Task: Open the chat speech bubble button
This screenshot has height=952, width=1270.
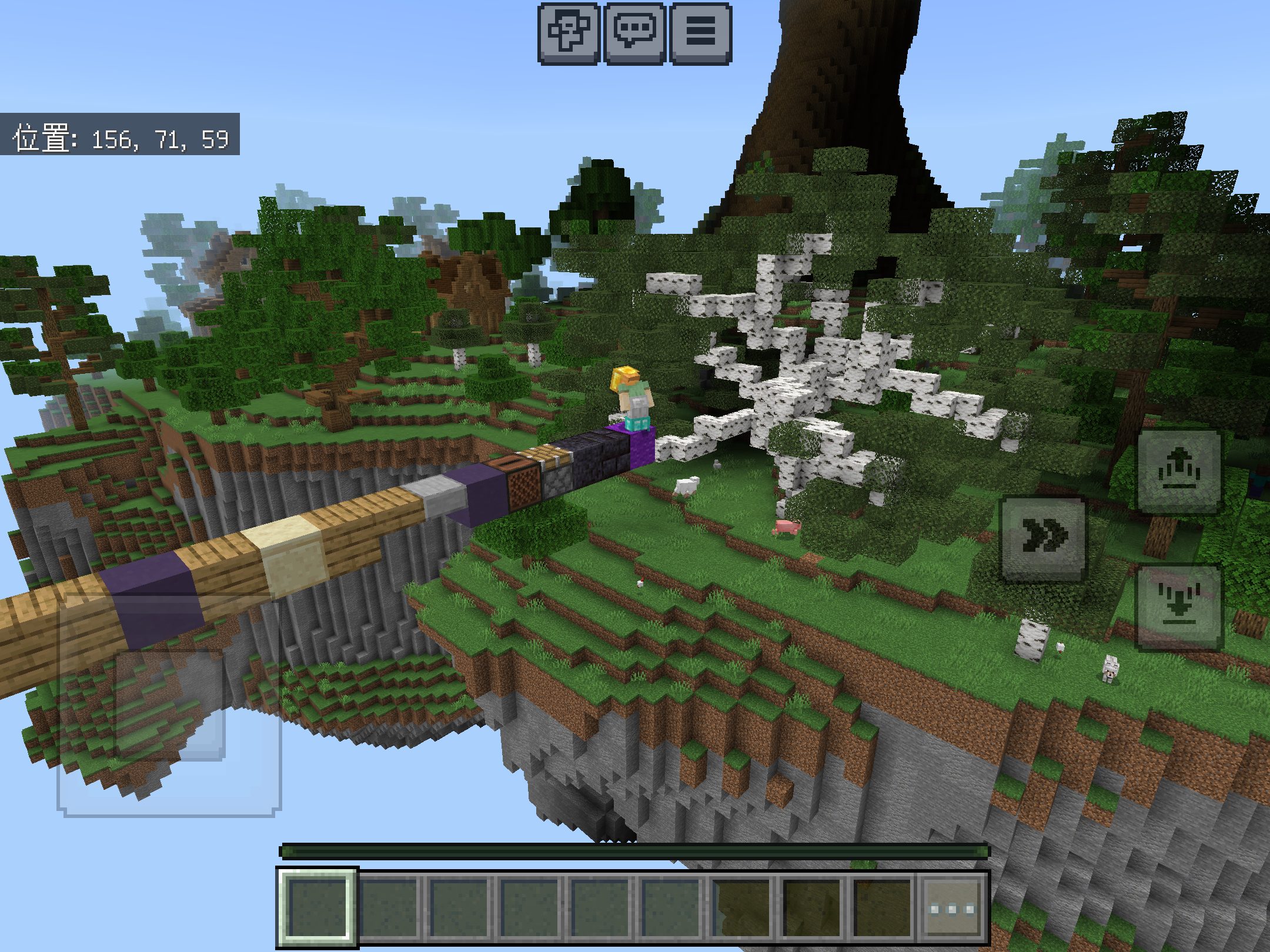Action: (x=634, y=32)
